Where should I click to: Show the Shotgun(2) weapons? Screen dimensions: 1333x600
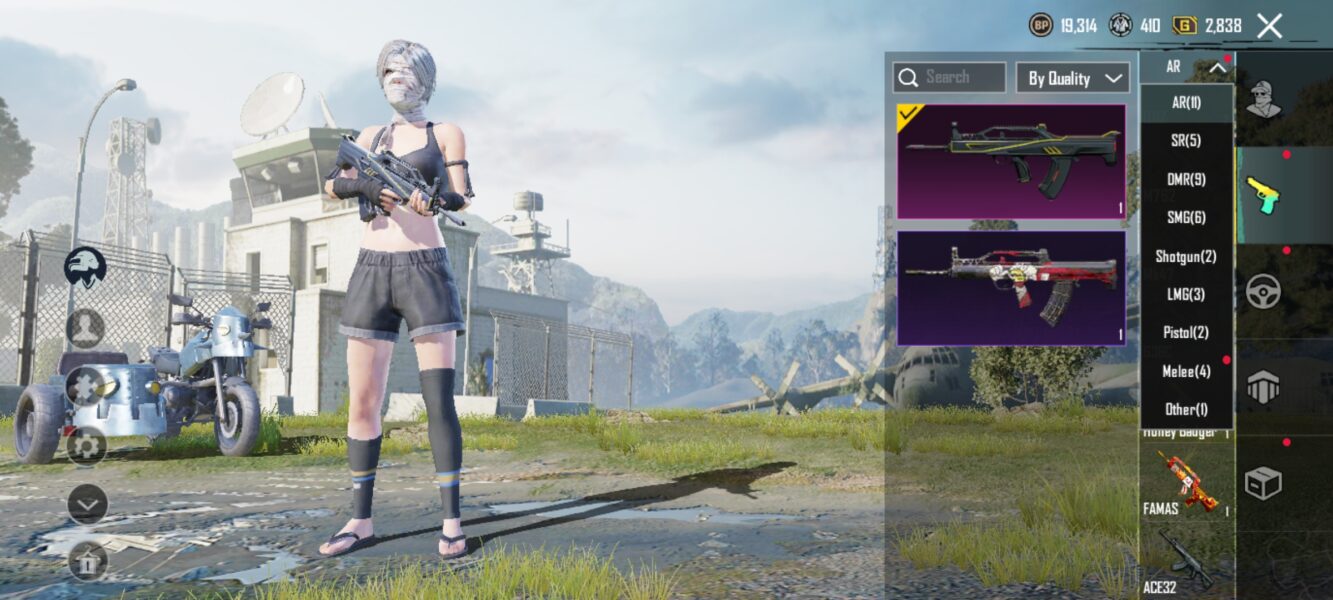coord(1186,256)
